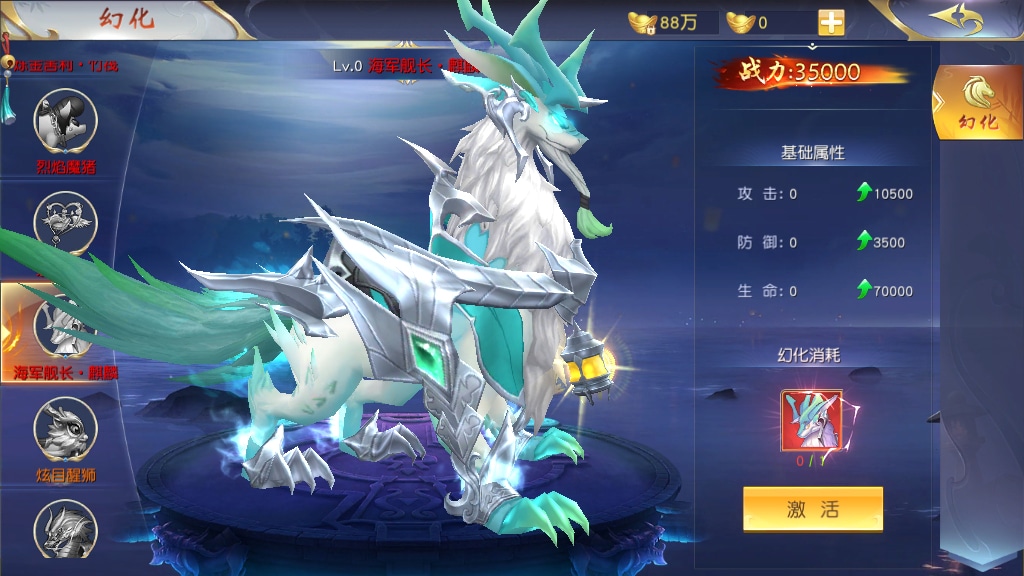The image size is (1024, 576).
Task: Choose the 海军舰长·麒麟 mount entry
Action: tap(66, 326)
